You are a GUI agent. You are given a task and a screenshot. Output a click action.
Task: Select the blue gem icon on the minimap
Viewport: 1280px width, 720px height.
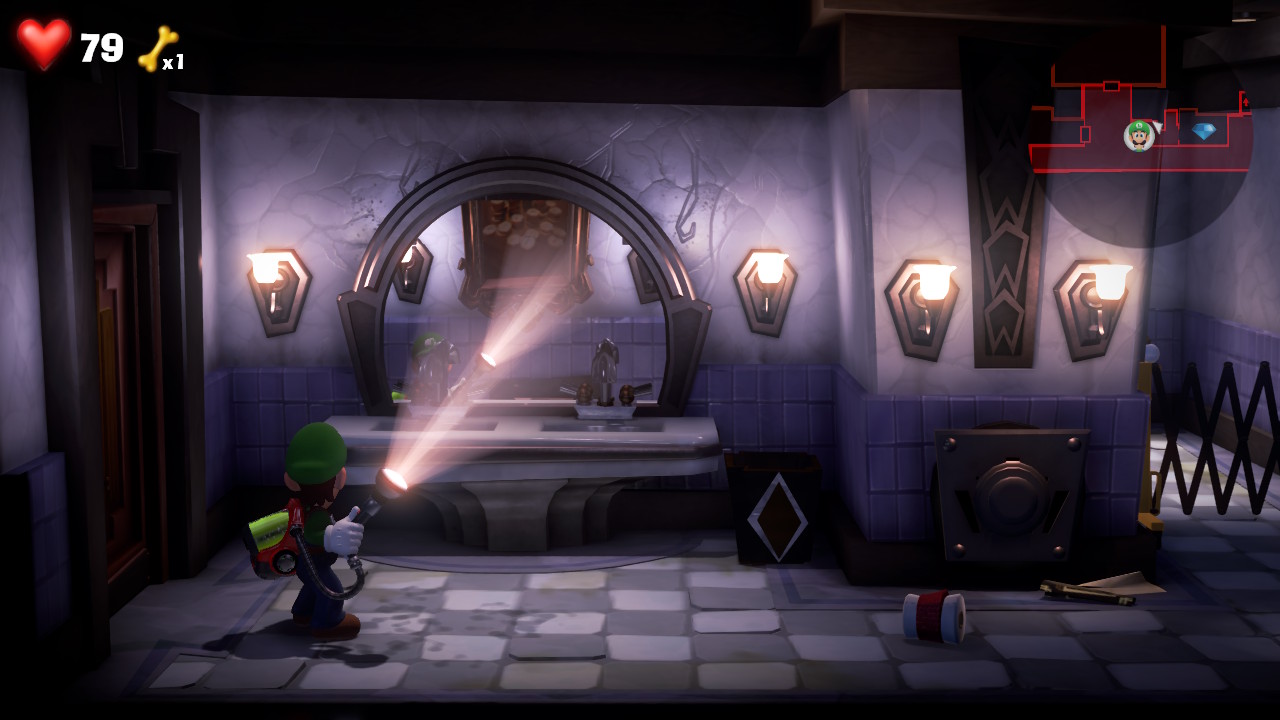[1204, 129]
